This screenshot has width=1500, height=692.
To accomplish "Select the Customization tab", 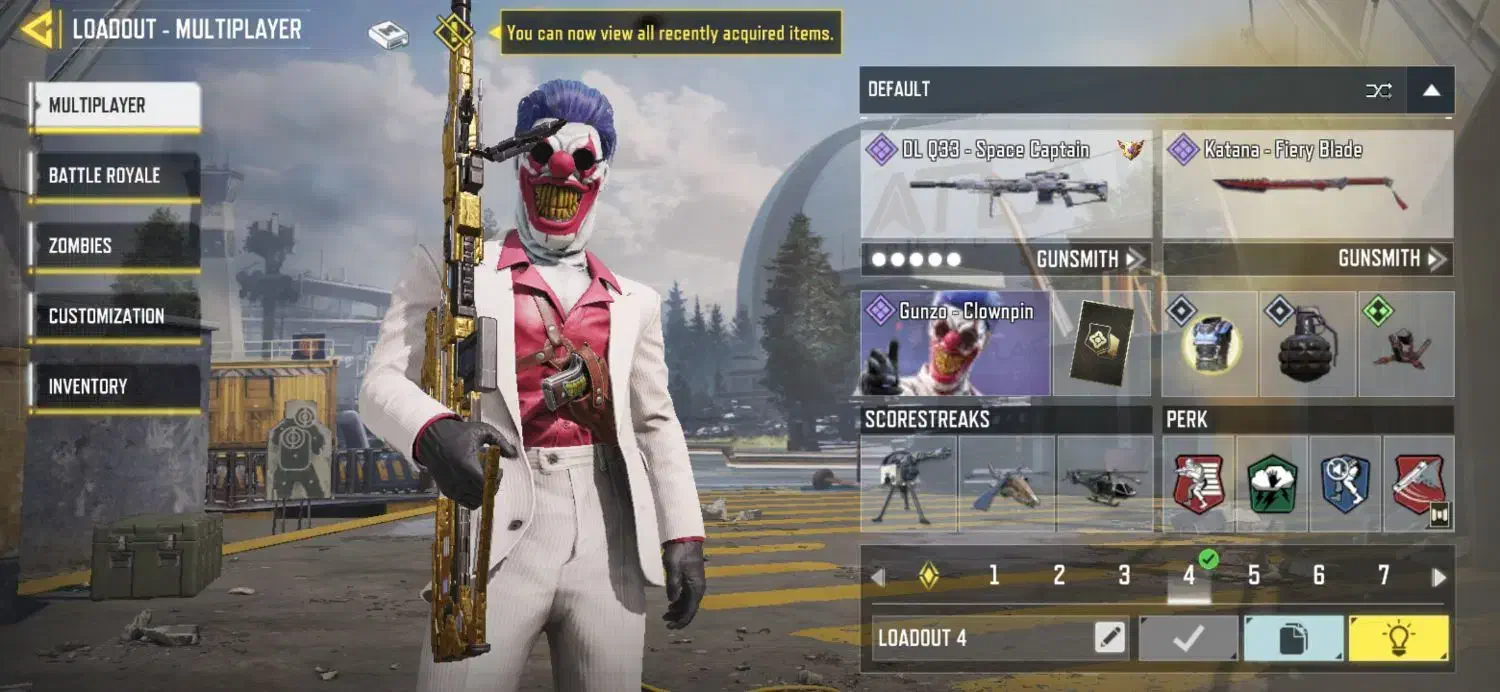I will coord(114,316).
